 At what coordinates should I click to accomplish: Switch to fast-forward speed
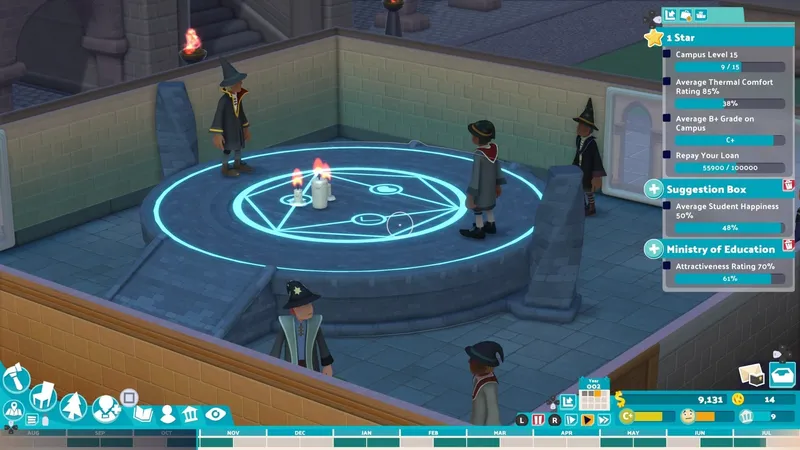tap(602, 420)
